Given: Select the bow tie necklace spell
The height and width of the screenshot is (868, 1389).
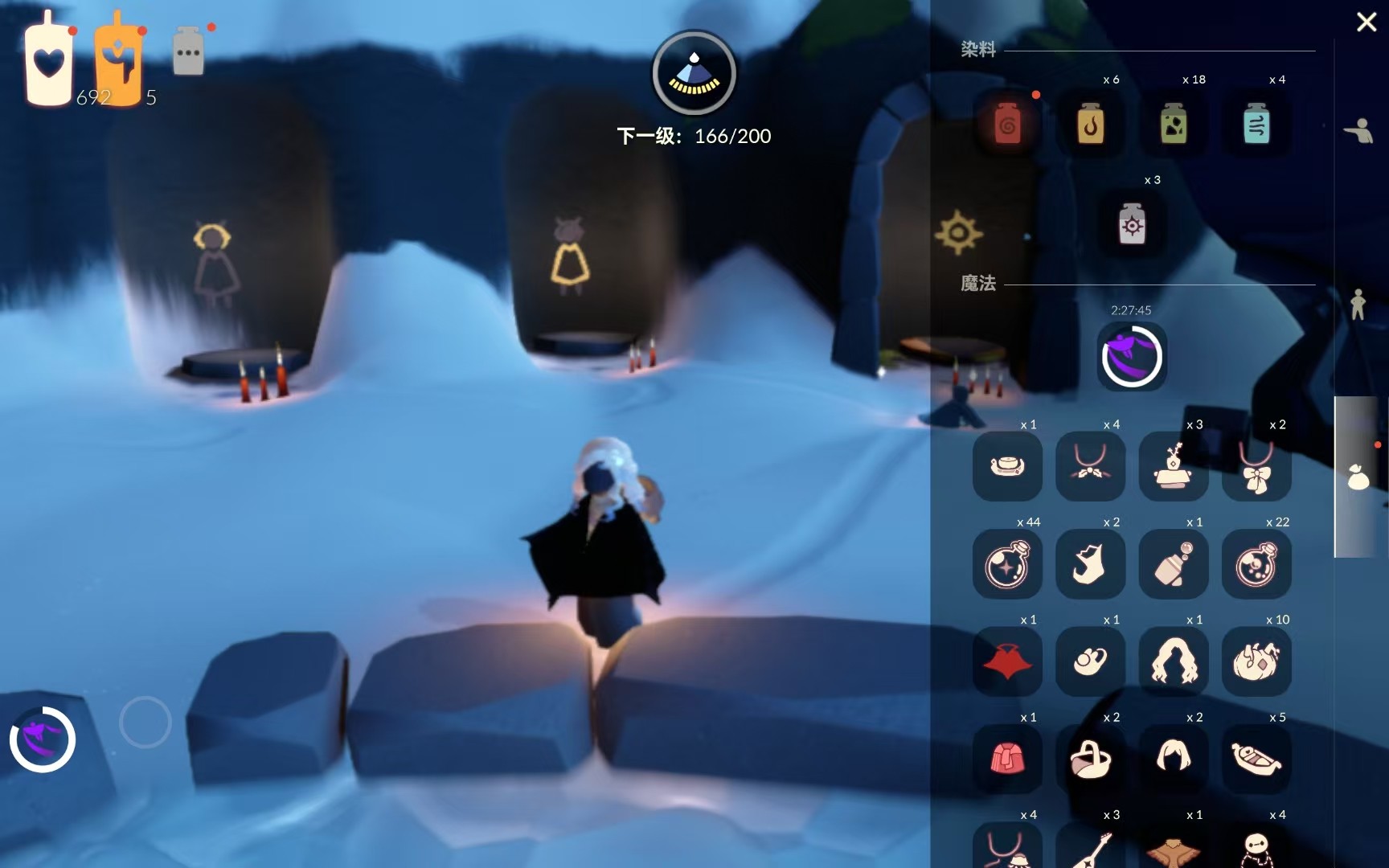Looking at the screenshot, I should coord(1256,468).
